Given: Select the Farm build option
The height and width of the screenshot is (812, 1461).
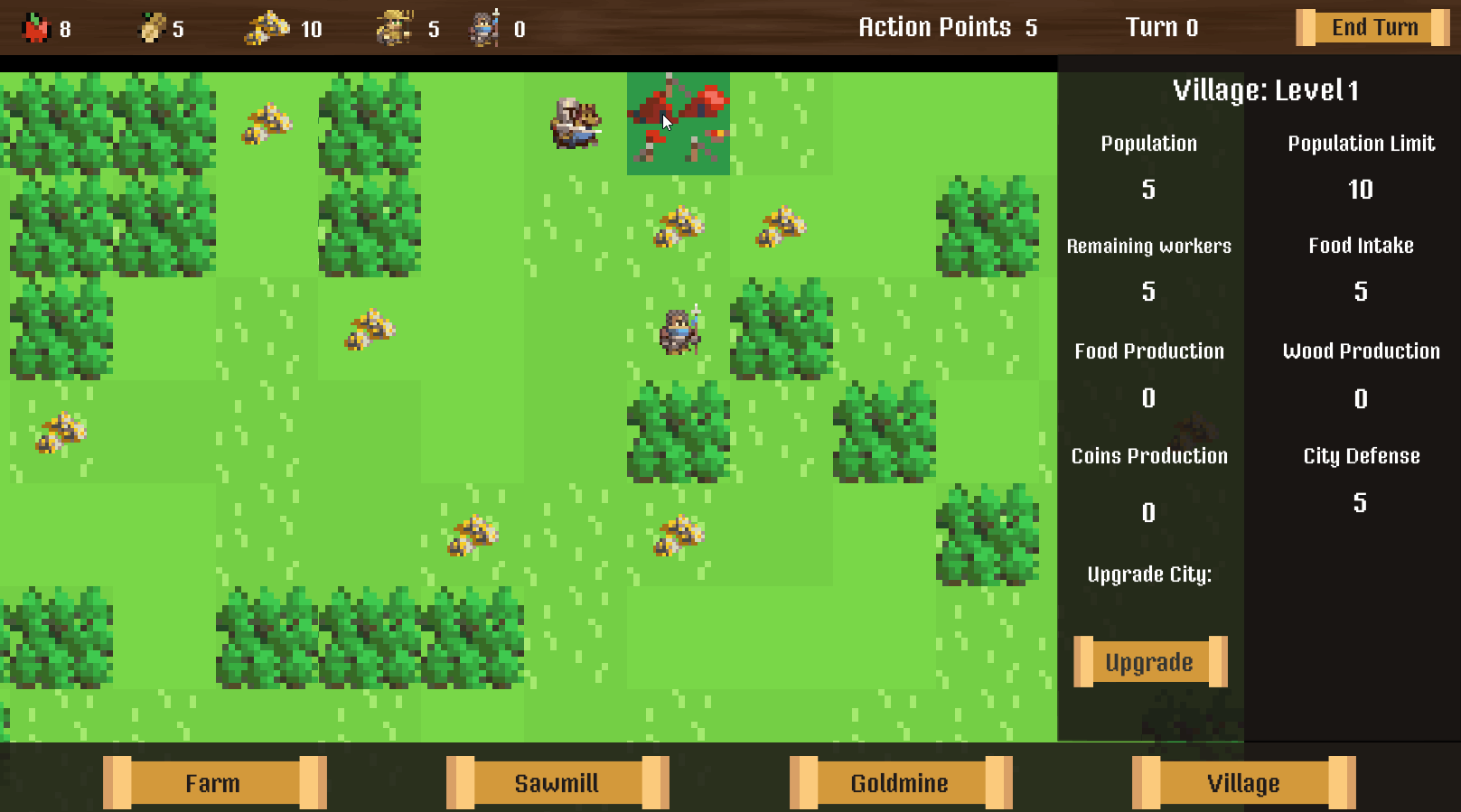Looking at the screenshot, I should [213, 782].
